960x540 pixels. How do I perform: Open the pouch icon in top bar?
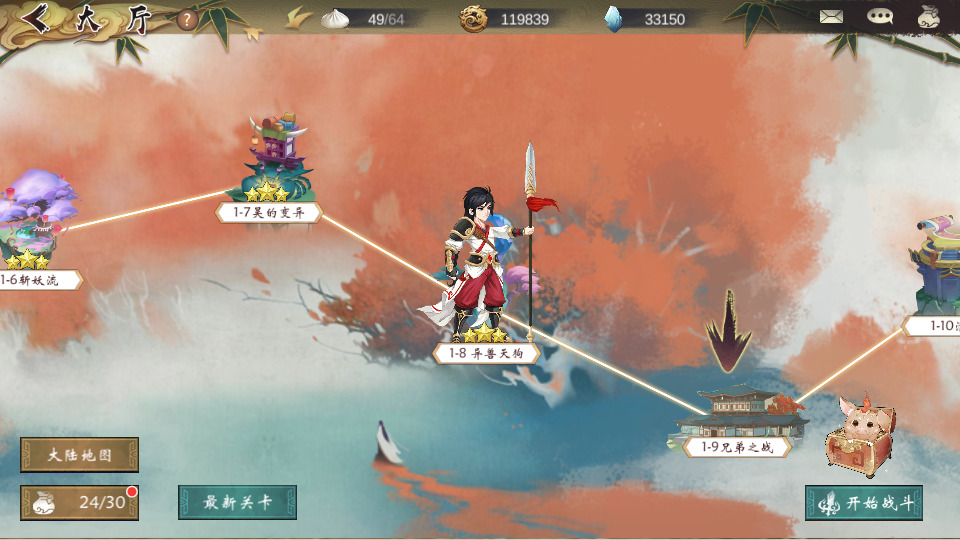929,17
